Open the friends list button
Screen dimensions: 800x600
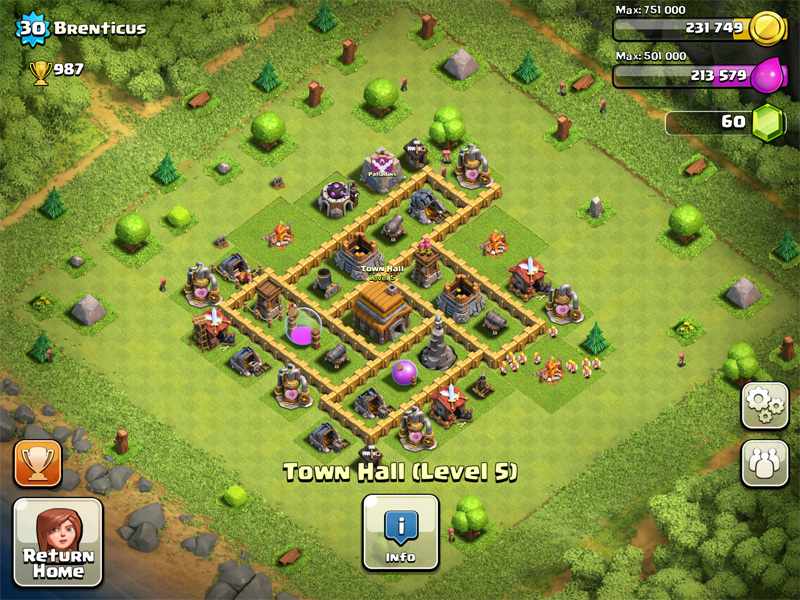(x=764, y=462)
